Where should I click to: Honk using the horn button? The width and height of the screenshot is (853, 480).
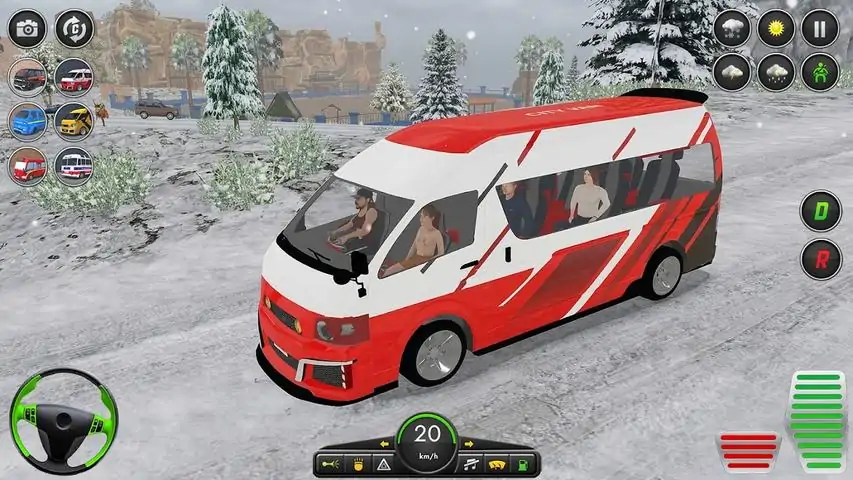point(329,464)
